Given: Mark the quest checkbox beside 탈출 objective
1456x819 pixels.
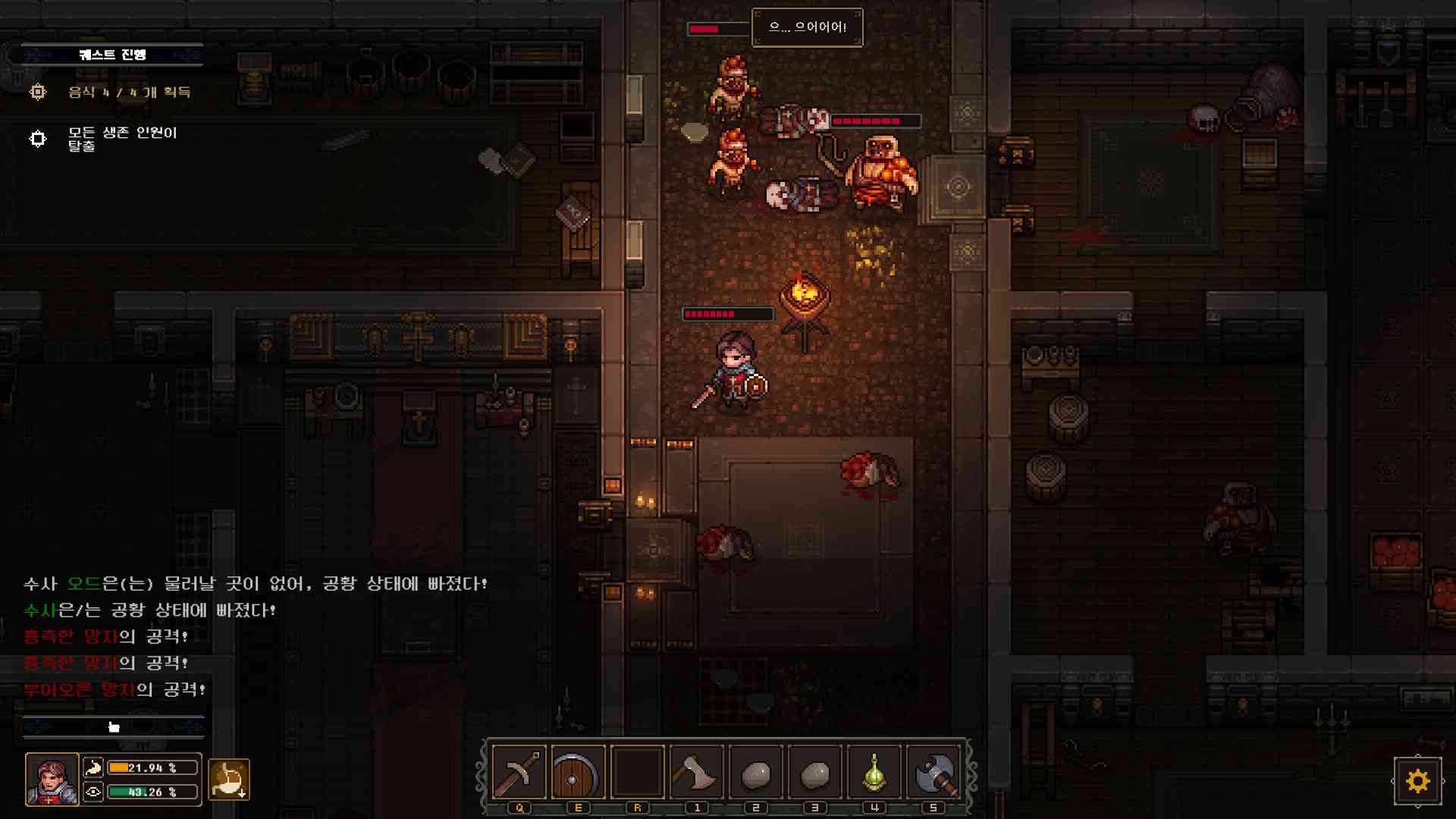Looking at the screenshot, I should pyautogui.click(x=37, y=139).
